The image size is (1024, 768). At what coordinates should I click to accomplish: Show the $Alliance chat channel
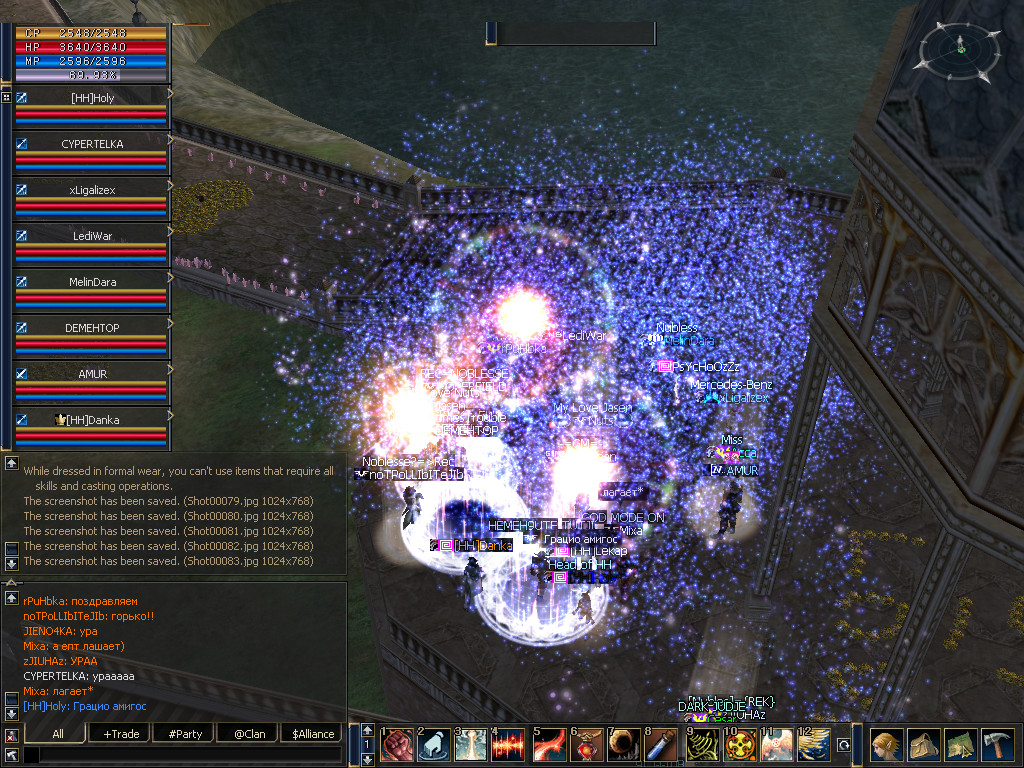pos(312,734)
